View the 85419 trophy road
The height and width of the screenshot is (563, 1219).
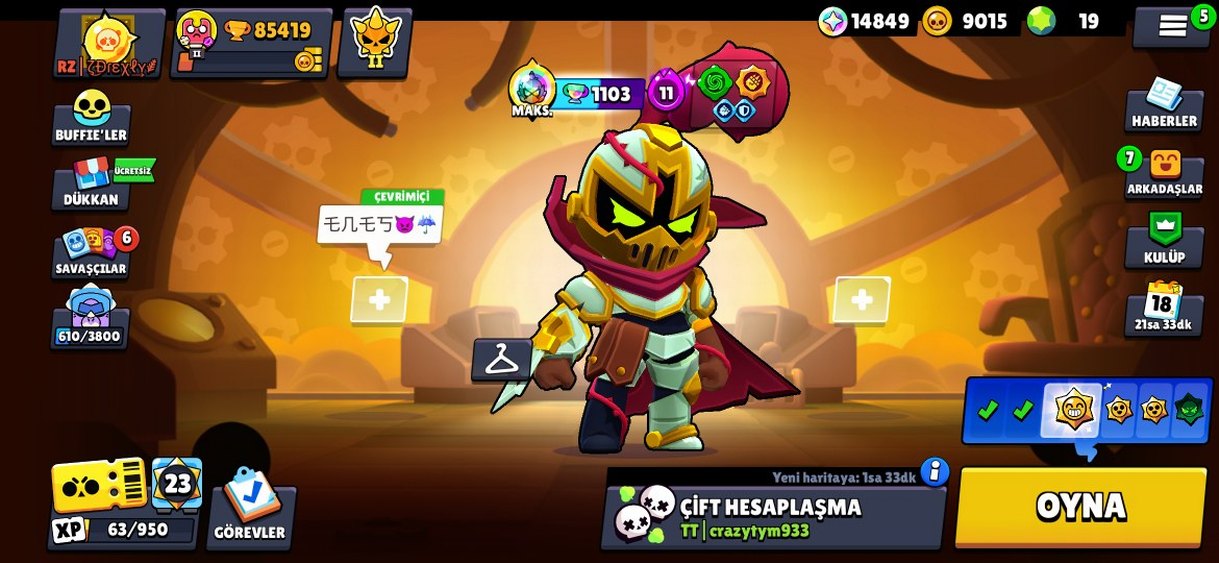click(252, 44)
